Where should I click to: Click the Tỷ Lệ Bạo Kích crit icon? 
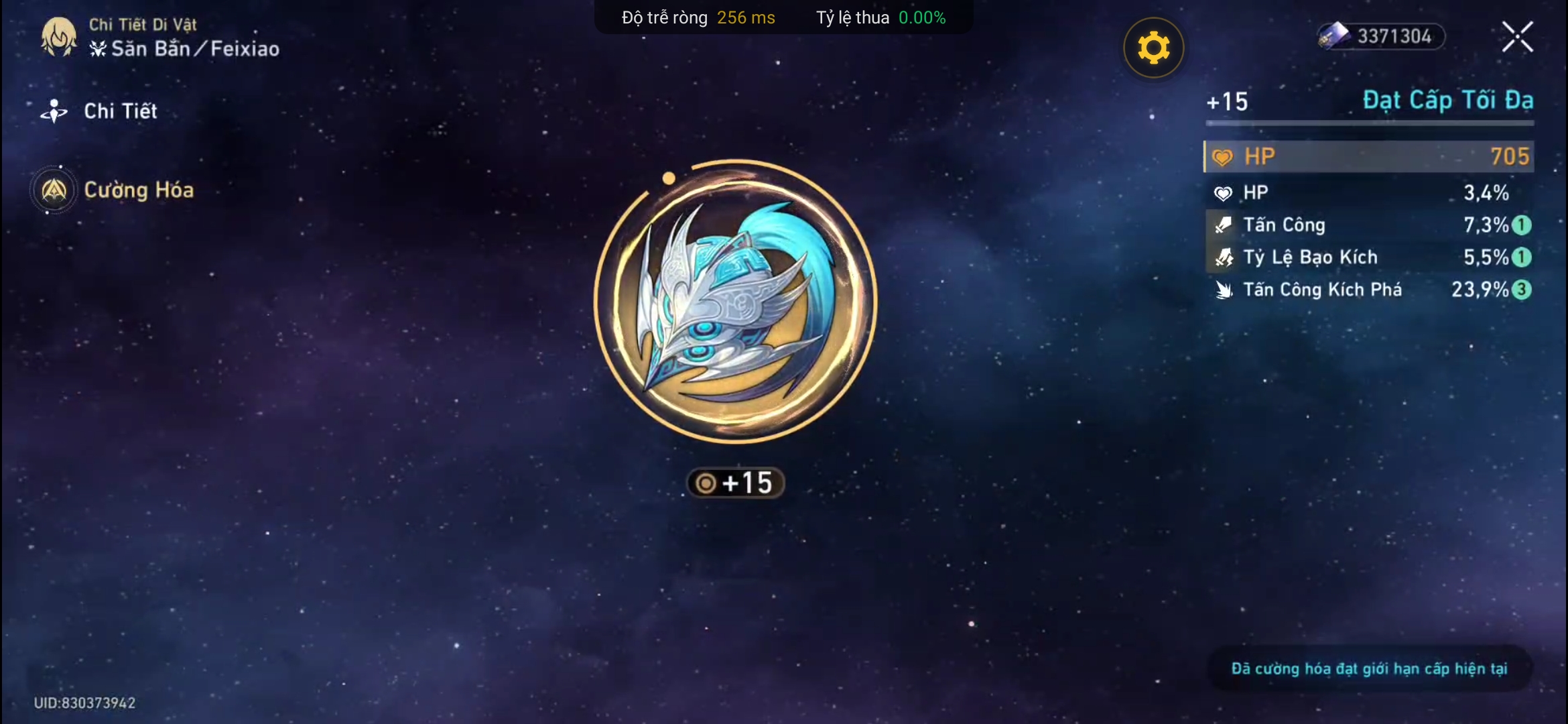coord(1224,257)
